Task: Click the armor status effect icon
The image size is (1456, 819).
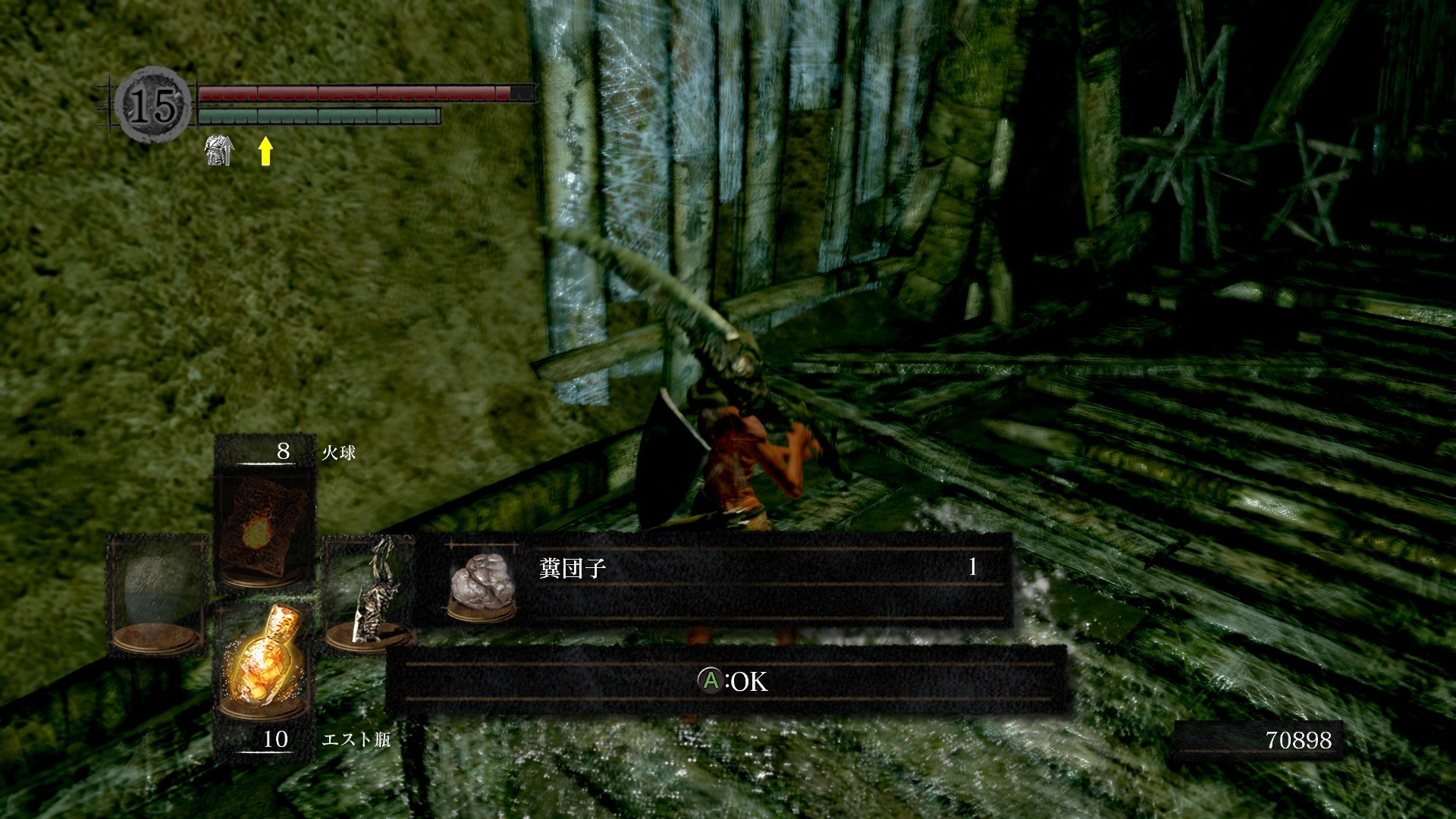Action: (219, 150)
